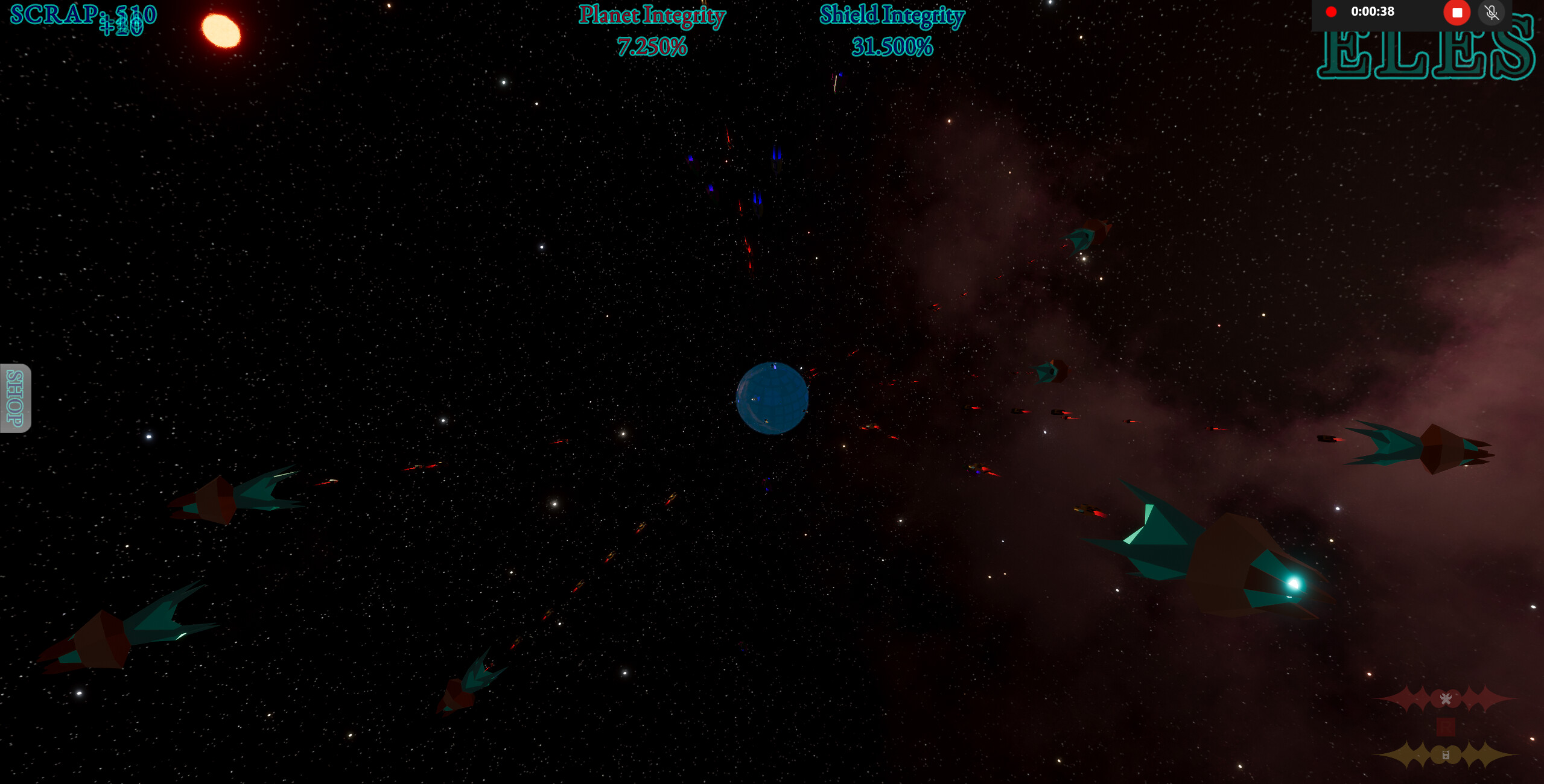This screenshot has height=784, width=1544.
Task: Click the repair wrench ability icon
Action: 1447,700
